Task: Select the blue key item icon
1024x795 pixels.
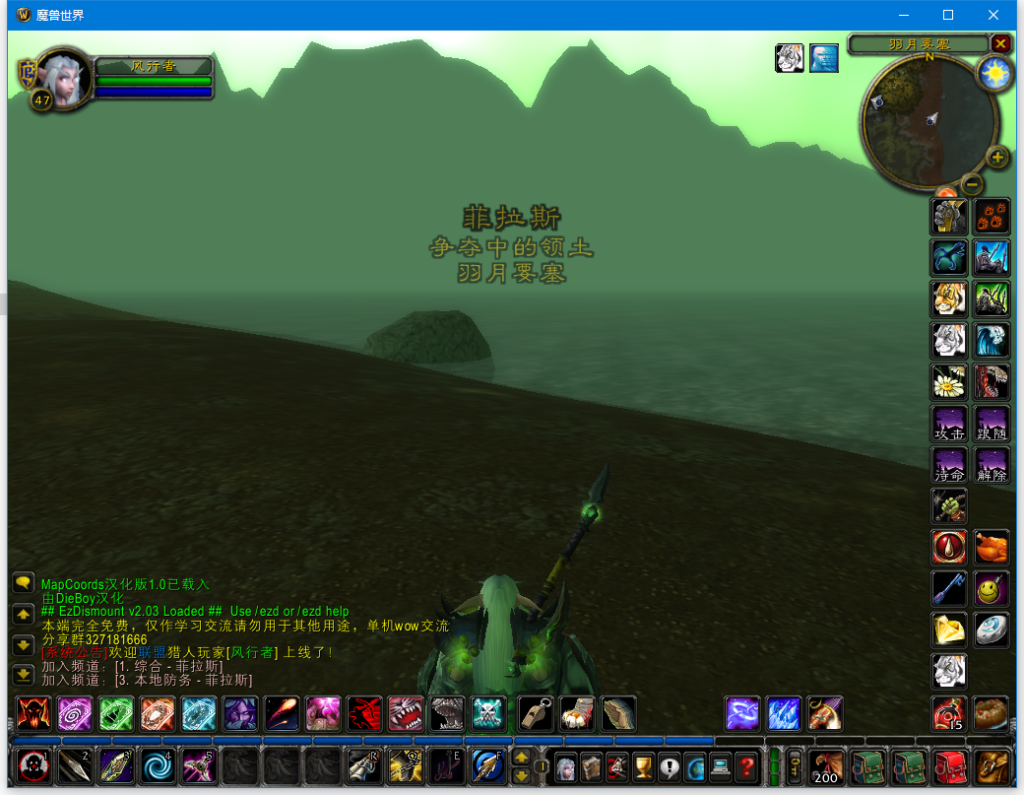Action: point(949,588)
